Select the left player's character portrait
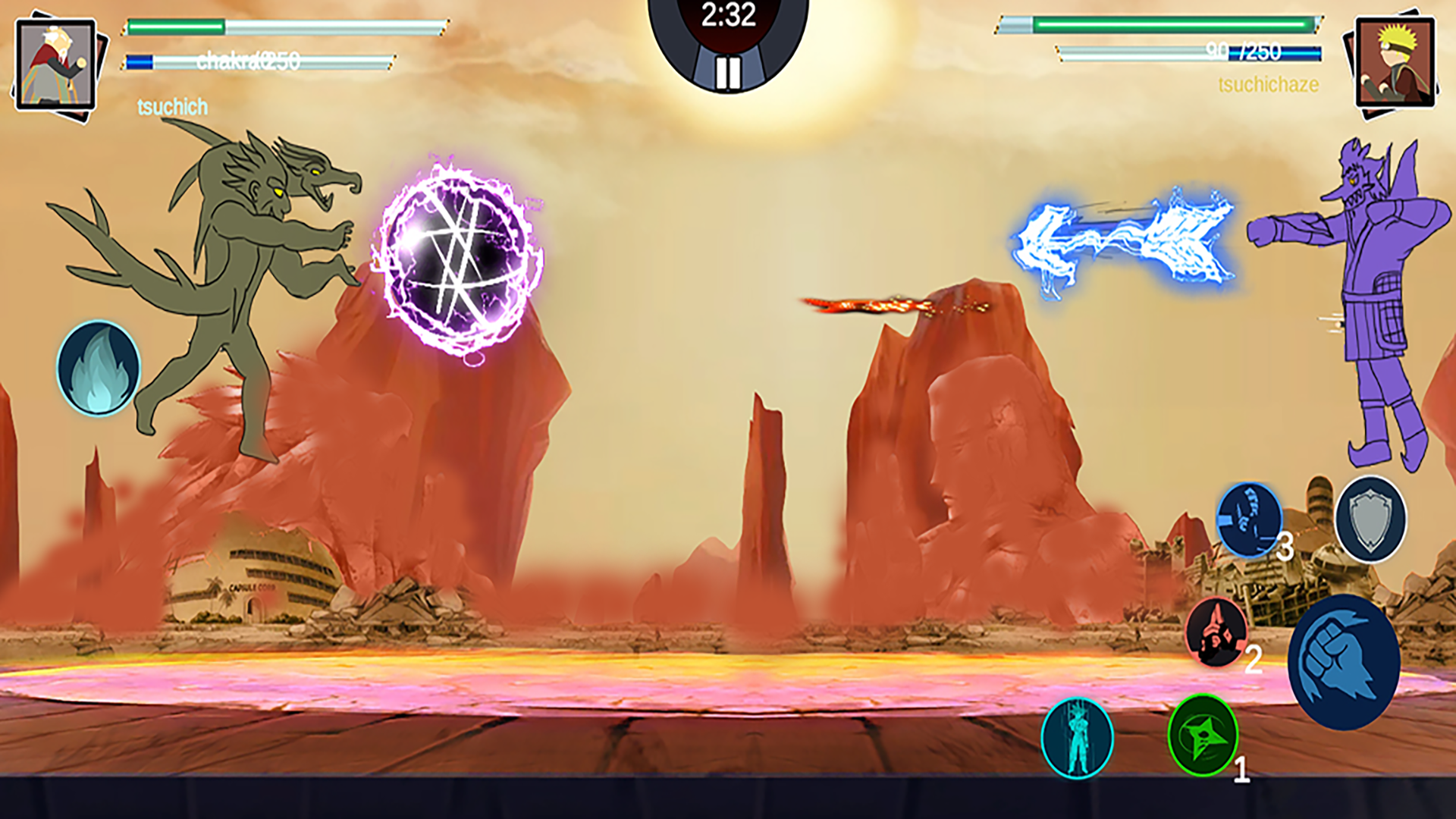The height and width of the screenshot is (819, 1456). point(56,65)
